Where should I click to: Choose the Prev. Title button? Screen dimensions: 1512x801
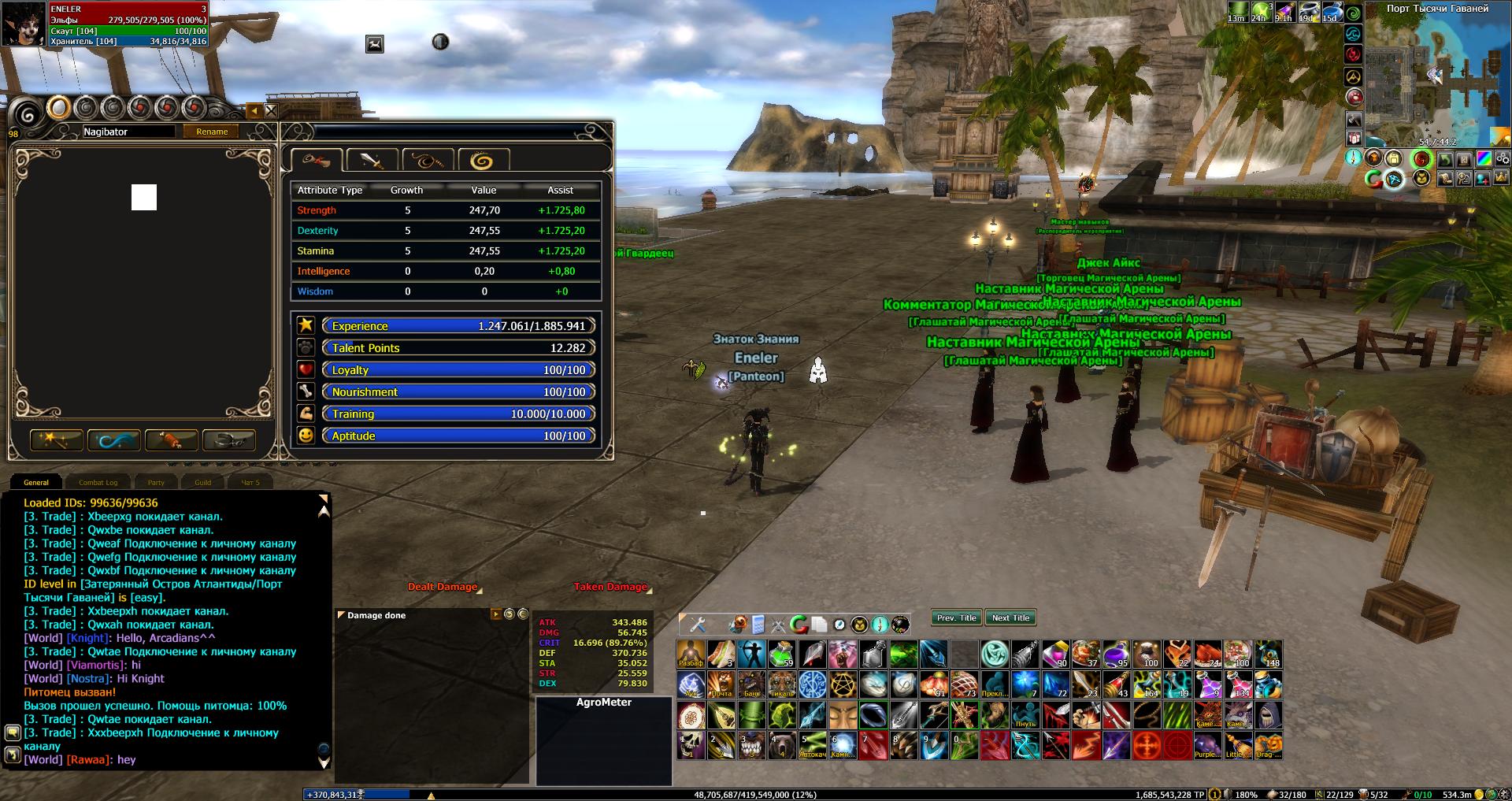pos(956,618)
